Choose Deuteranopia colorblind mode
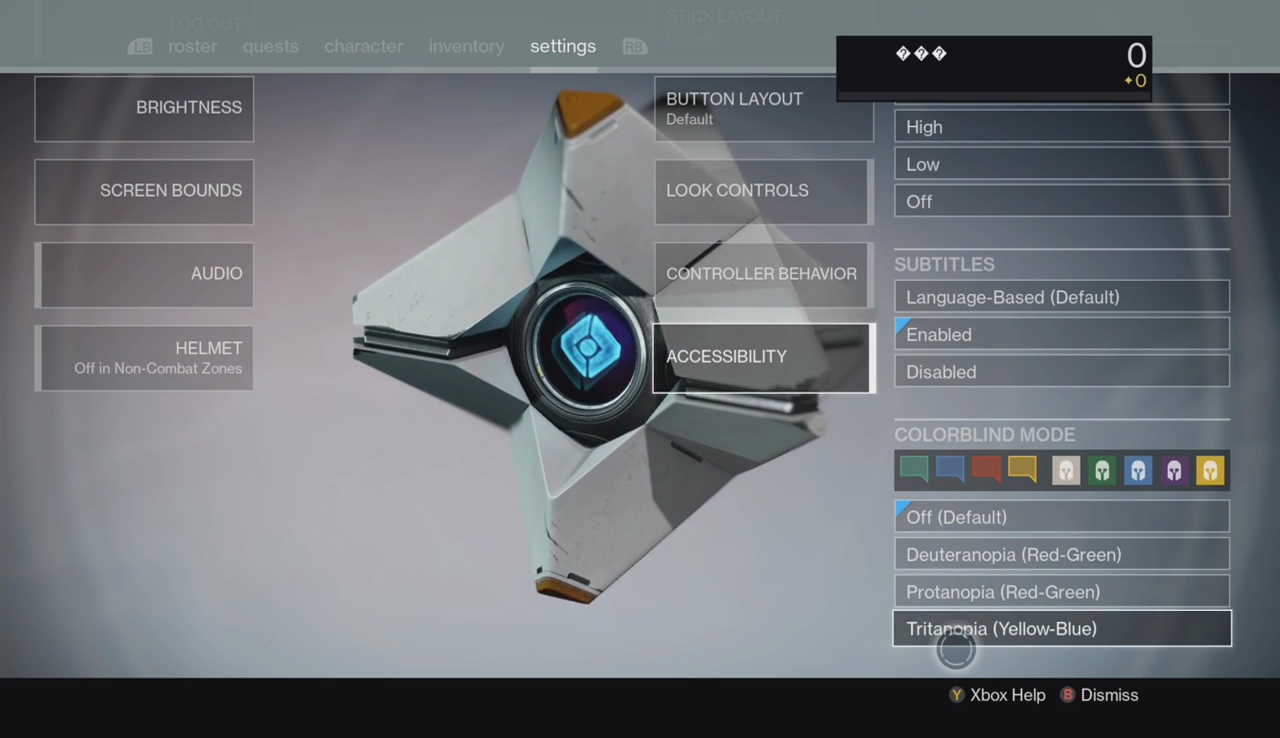Viewport: 1280px width, 738px height. coord(1061,554)
